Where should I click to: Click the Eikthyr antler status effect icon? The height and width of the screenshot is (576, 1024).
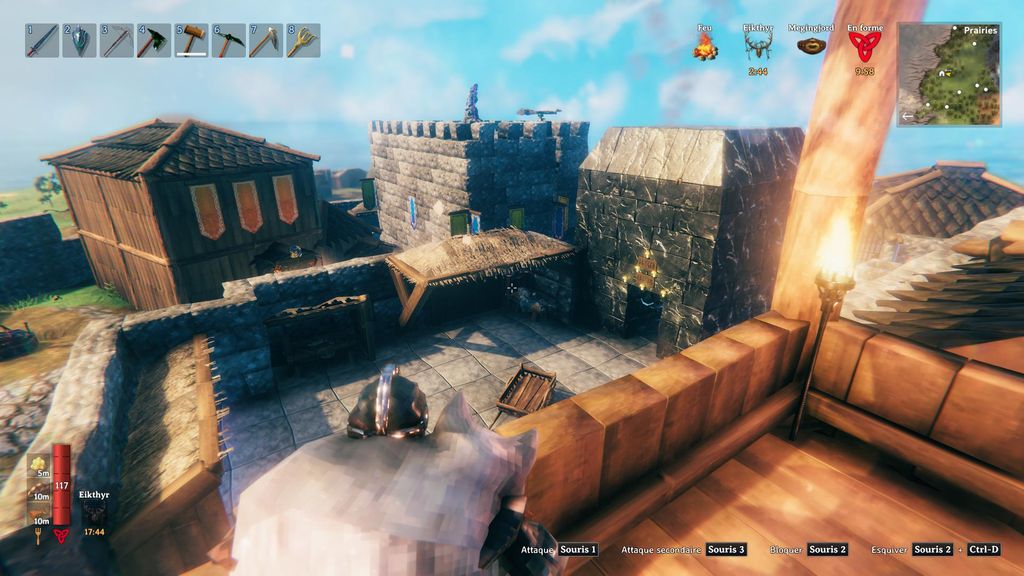[x=759, y=45]
